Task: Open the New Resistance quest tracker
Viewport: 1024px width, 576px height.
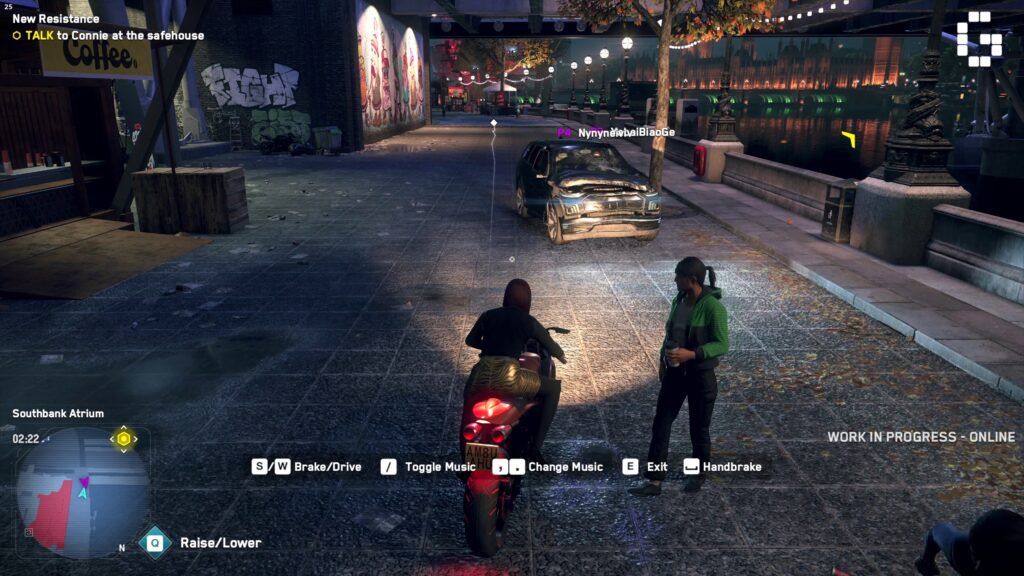Action: coord(56,19)
